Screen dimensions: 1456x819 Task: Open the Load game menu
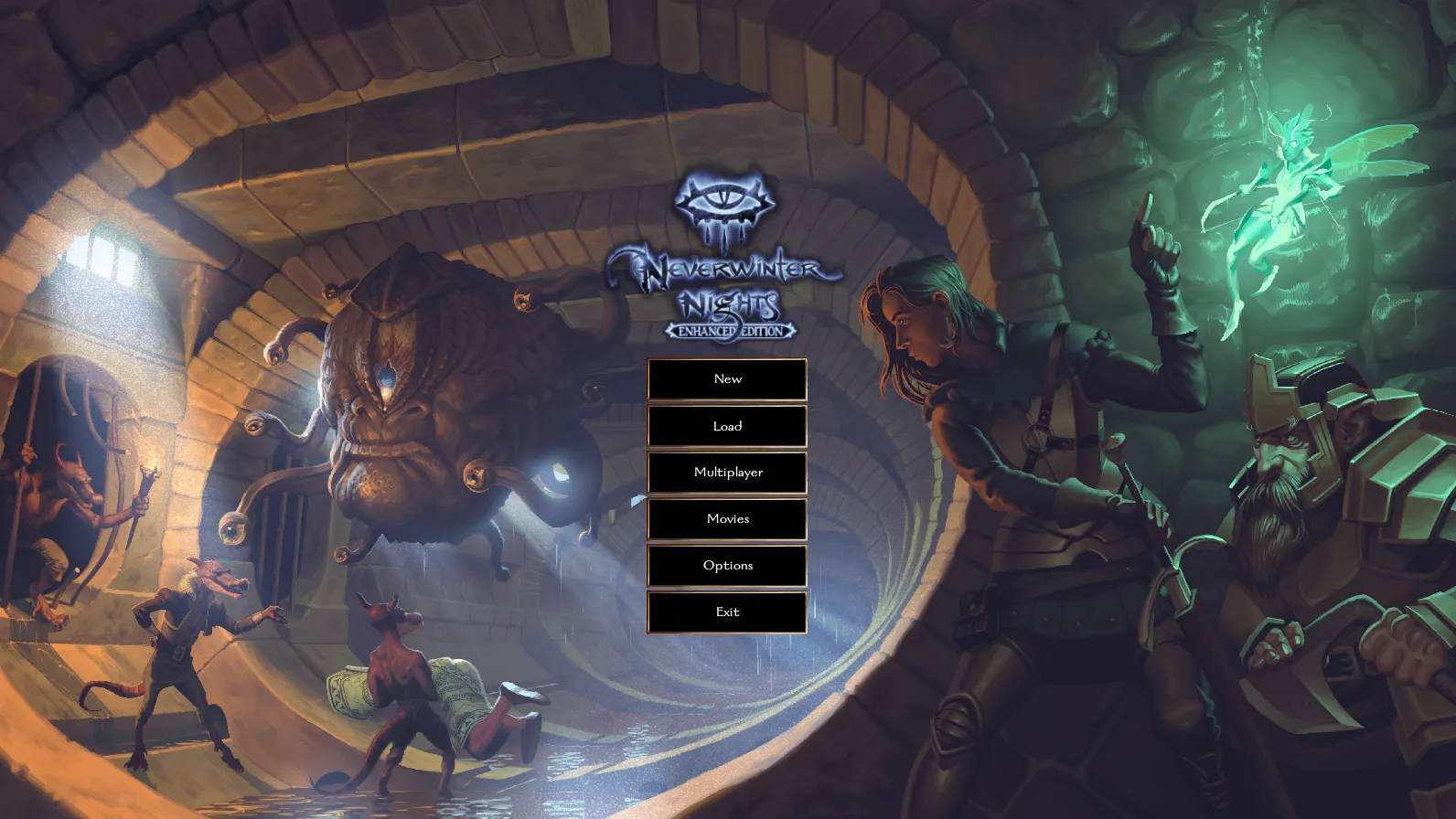pyautogui.click(x=727, y=426)
